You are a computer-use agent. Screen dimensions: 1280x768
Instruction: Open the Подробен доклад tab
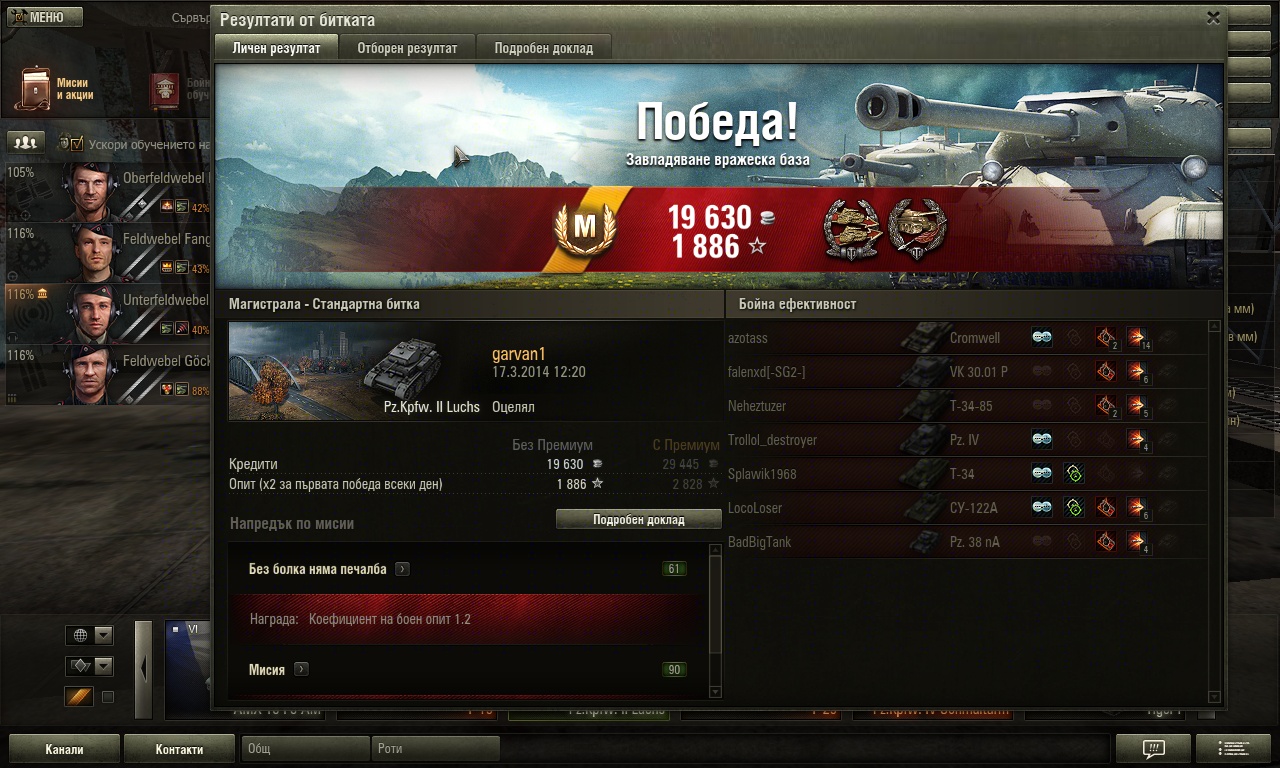543,48
